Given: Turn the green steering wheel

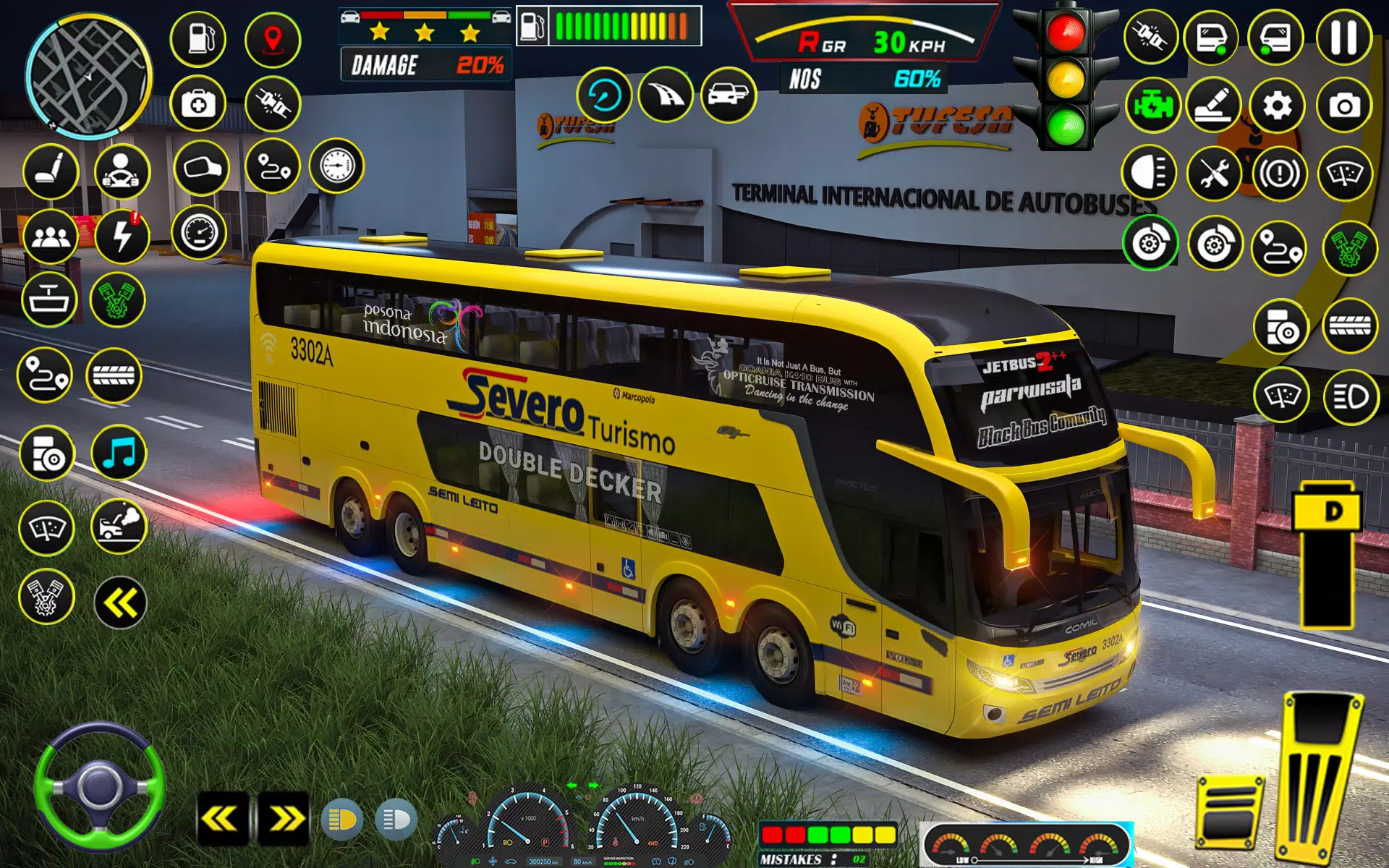Looking at the screenshot, I should coord(99,788).
